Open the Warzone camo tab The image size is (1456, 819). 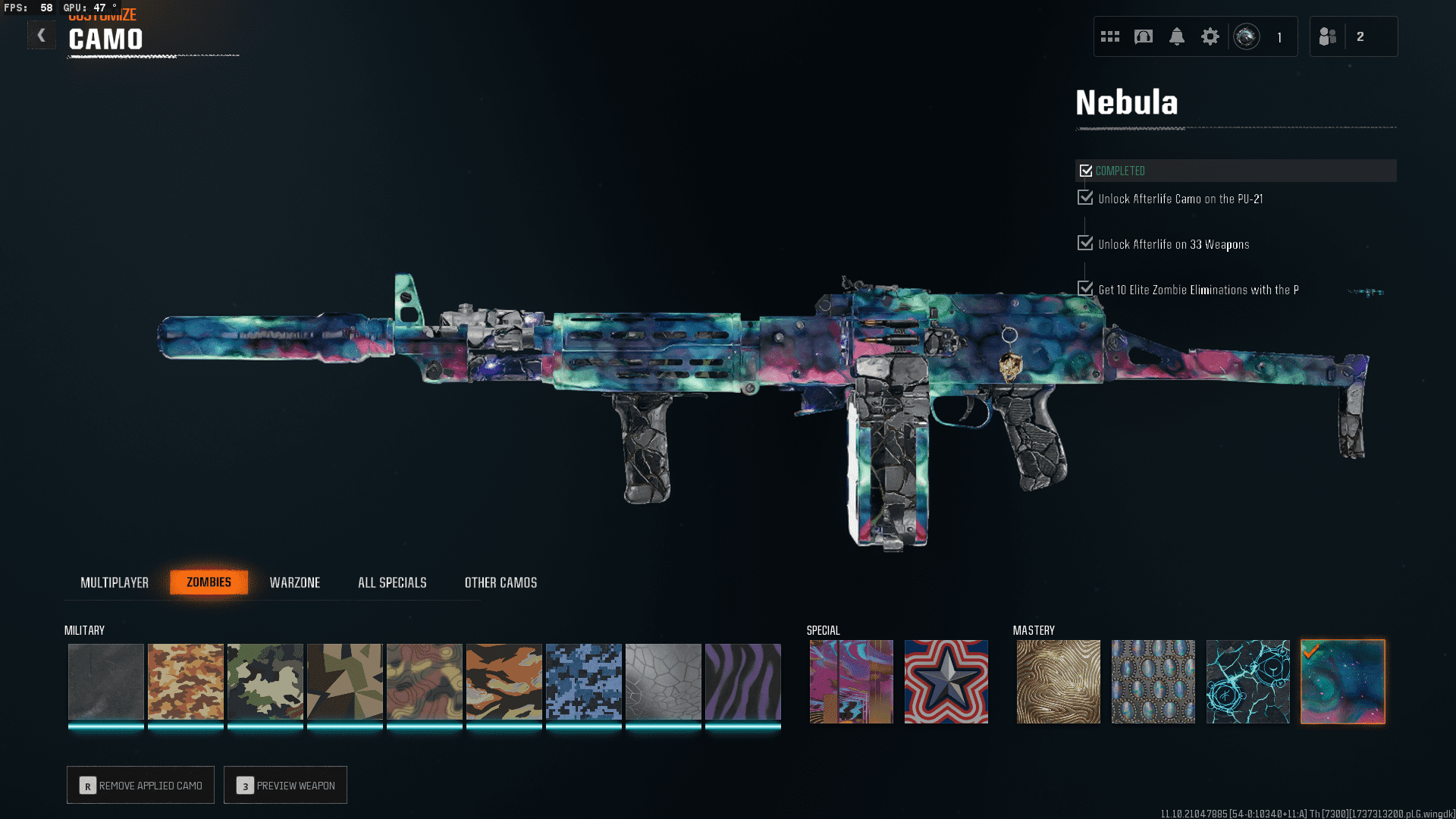pos(295,582)
